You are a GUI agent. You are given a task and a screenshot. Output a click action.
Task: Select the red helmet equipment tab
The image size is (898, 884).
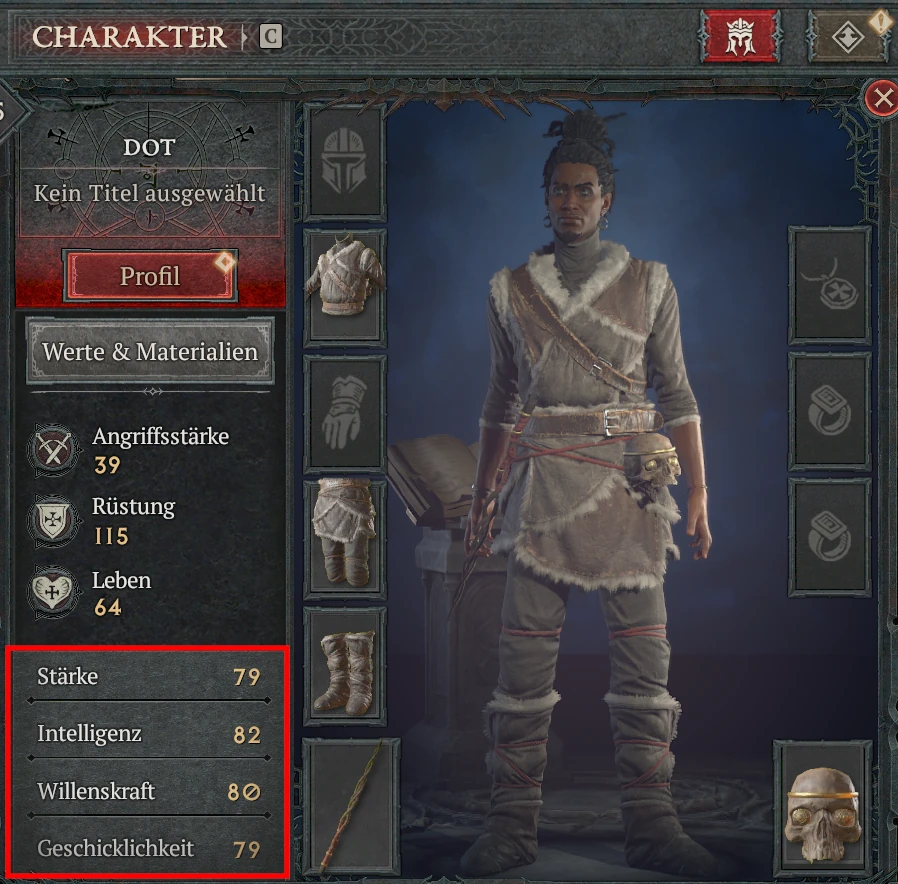[740, 37]
